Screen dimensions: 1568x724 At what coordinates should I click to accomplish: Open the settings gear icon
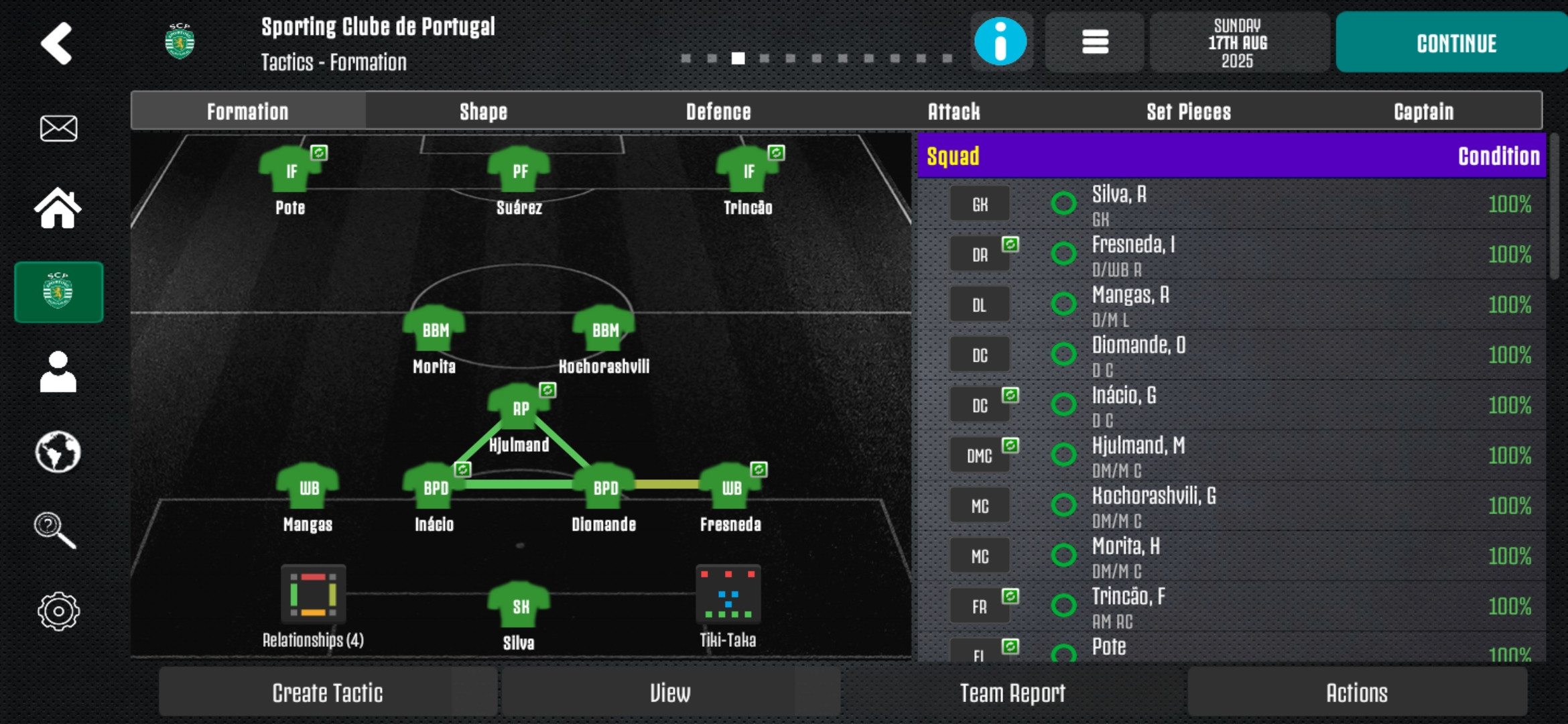tap(58, 611)
